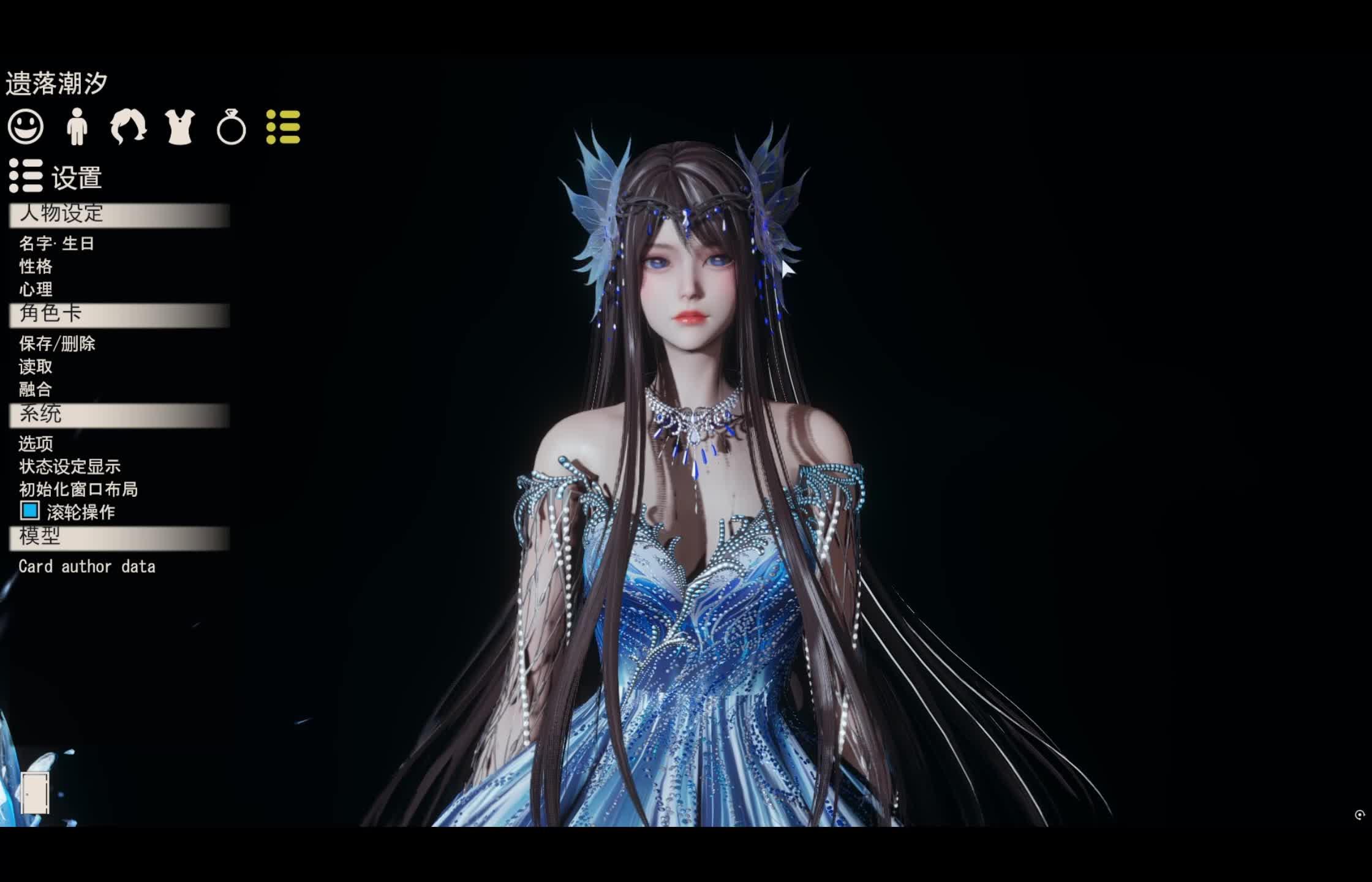Select 读取 to load a character card
1372x882 pixels.
36,367
